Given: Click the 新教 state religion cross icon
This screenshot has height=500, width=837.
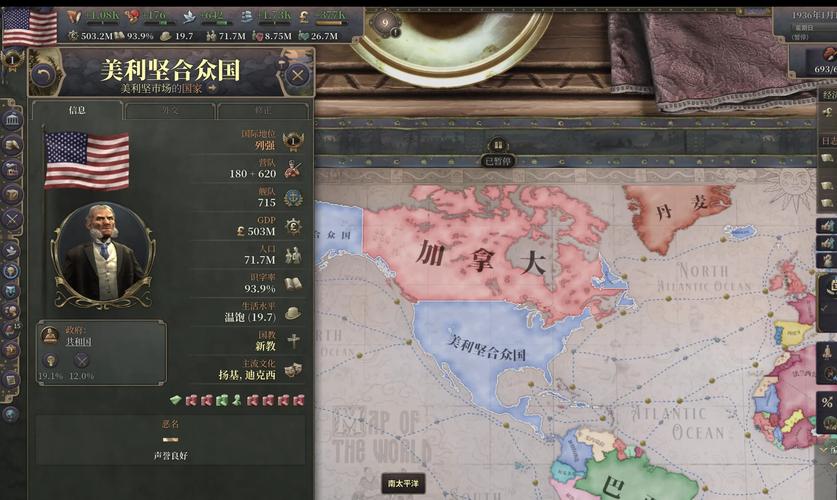Looking at the screenshot, I should coord(293,341).
